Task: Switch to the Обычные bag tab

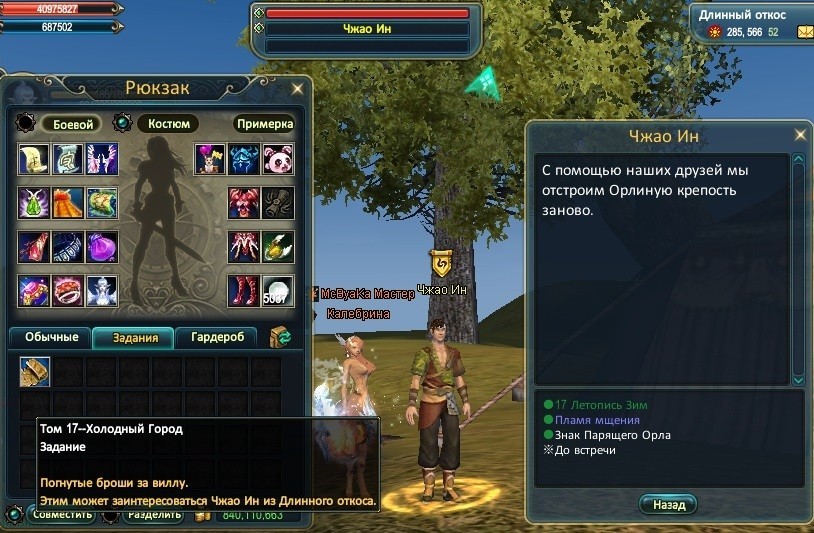Action: 50,337
